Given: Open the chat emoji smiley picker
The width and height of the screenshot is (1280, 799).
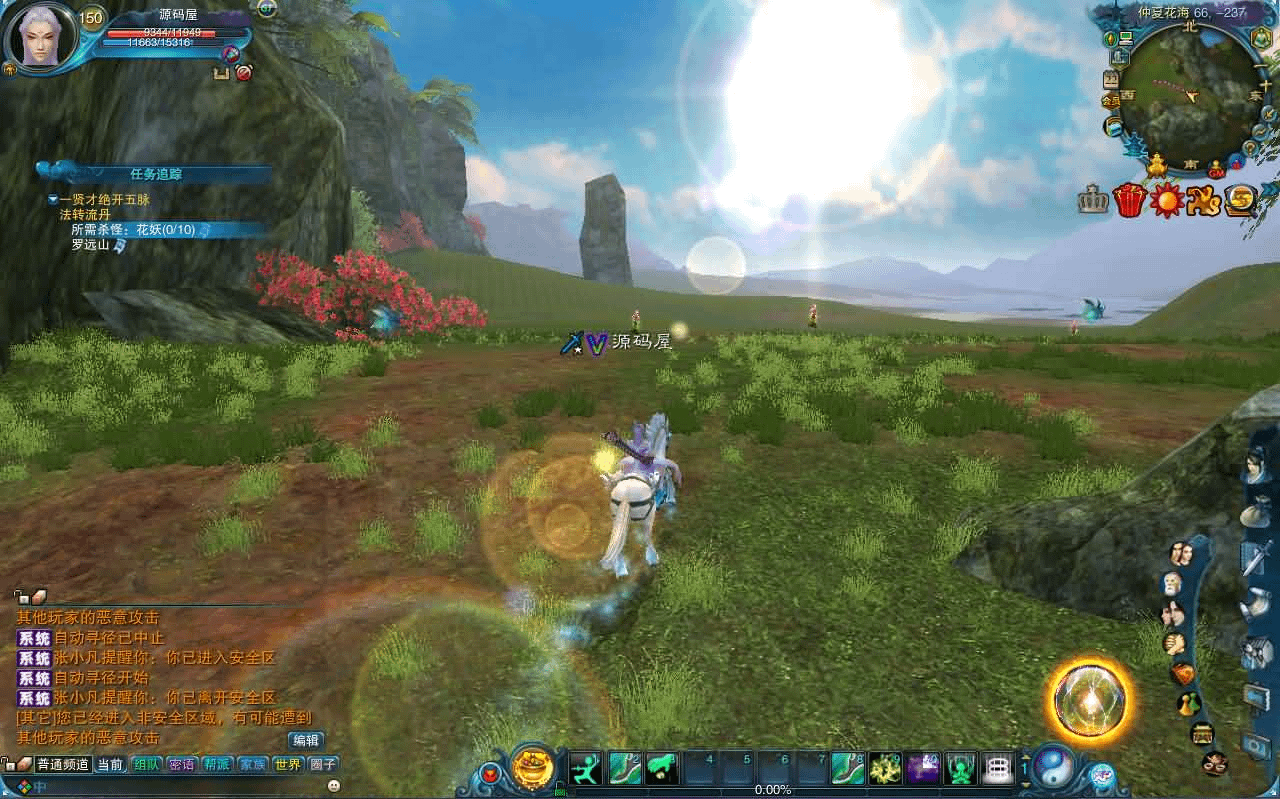Looking at the screenshot, I should [x=333, y=786].
